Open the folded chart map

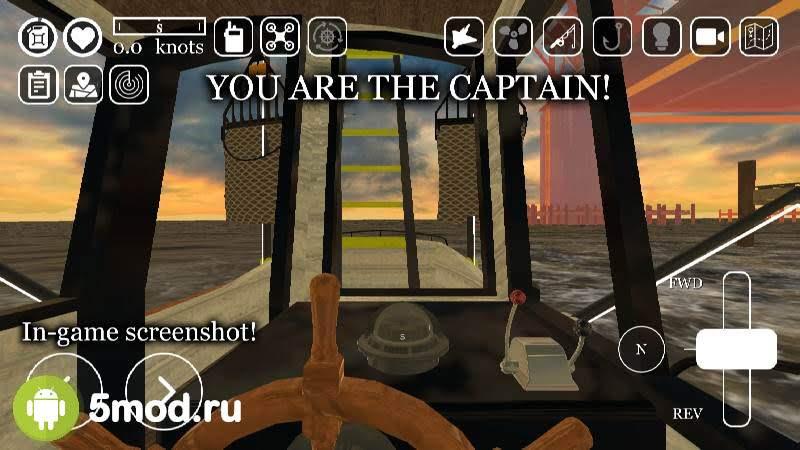tap(759, 37)
